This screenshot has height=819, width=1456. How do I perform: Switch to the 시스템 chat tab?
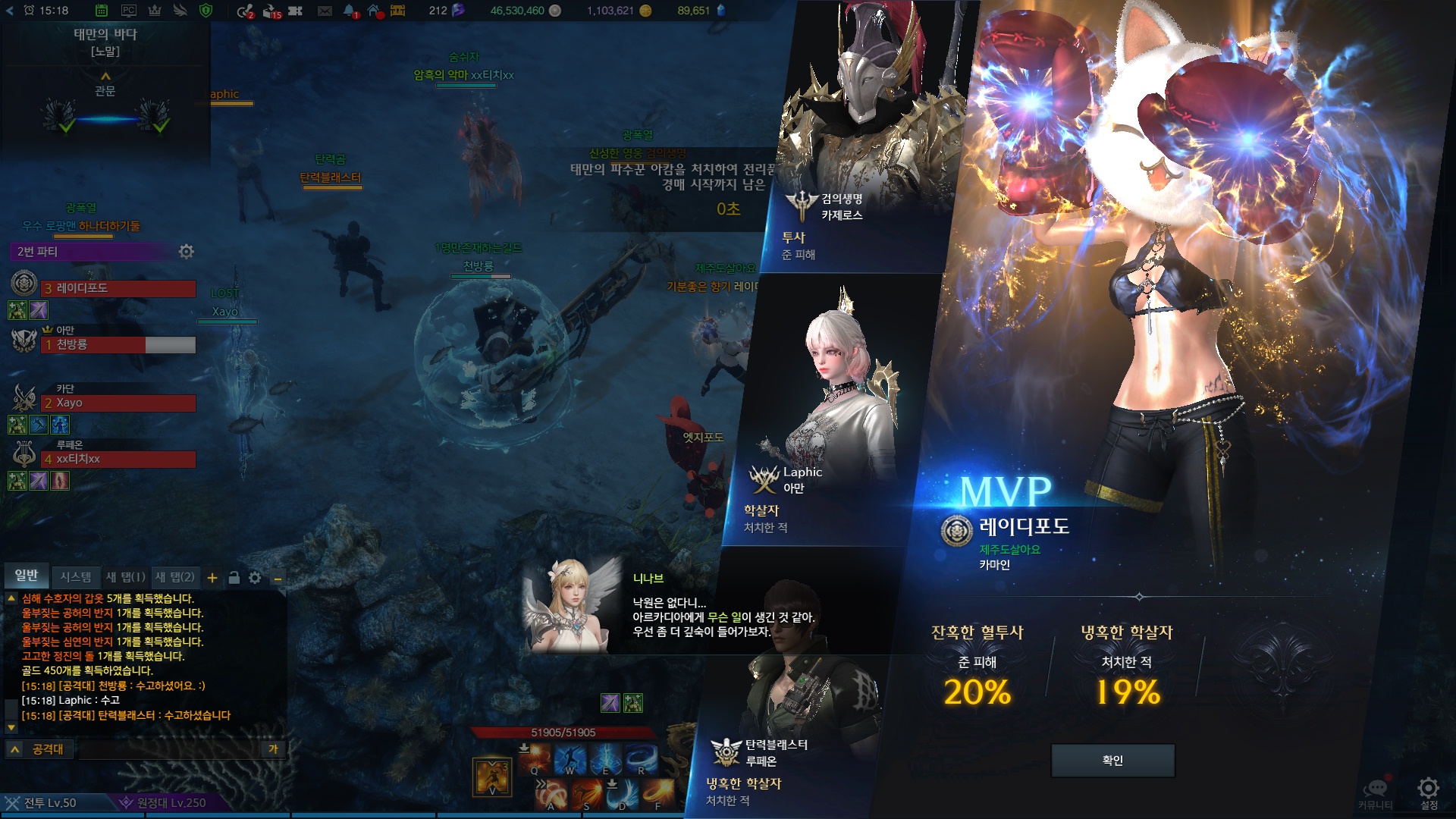click(x=76, y=577)
